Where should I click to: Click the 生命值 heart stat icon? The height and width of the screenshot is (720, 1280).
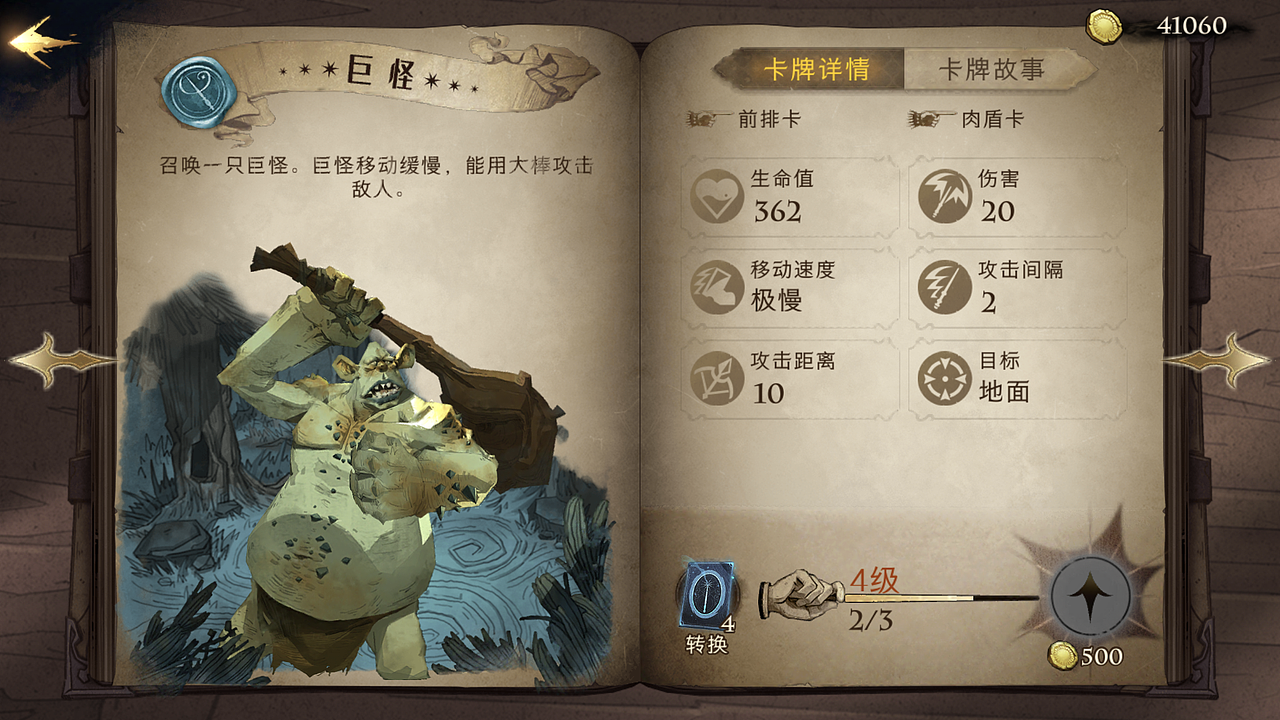(716, 198)
